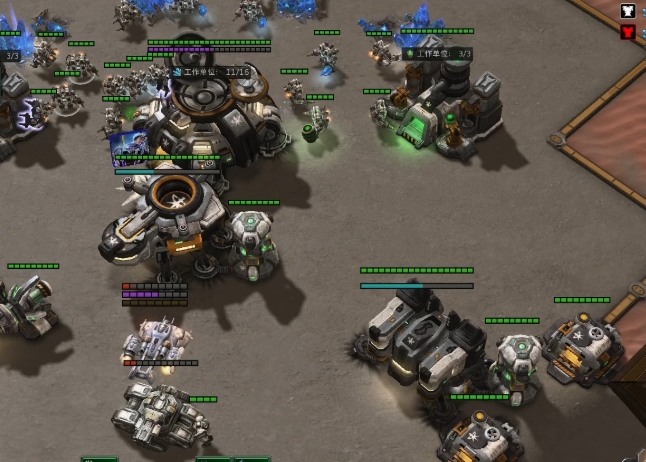Select the white Terran player icon

(x=628, y=11)
